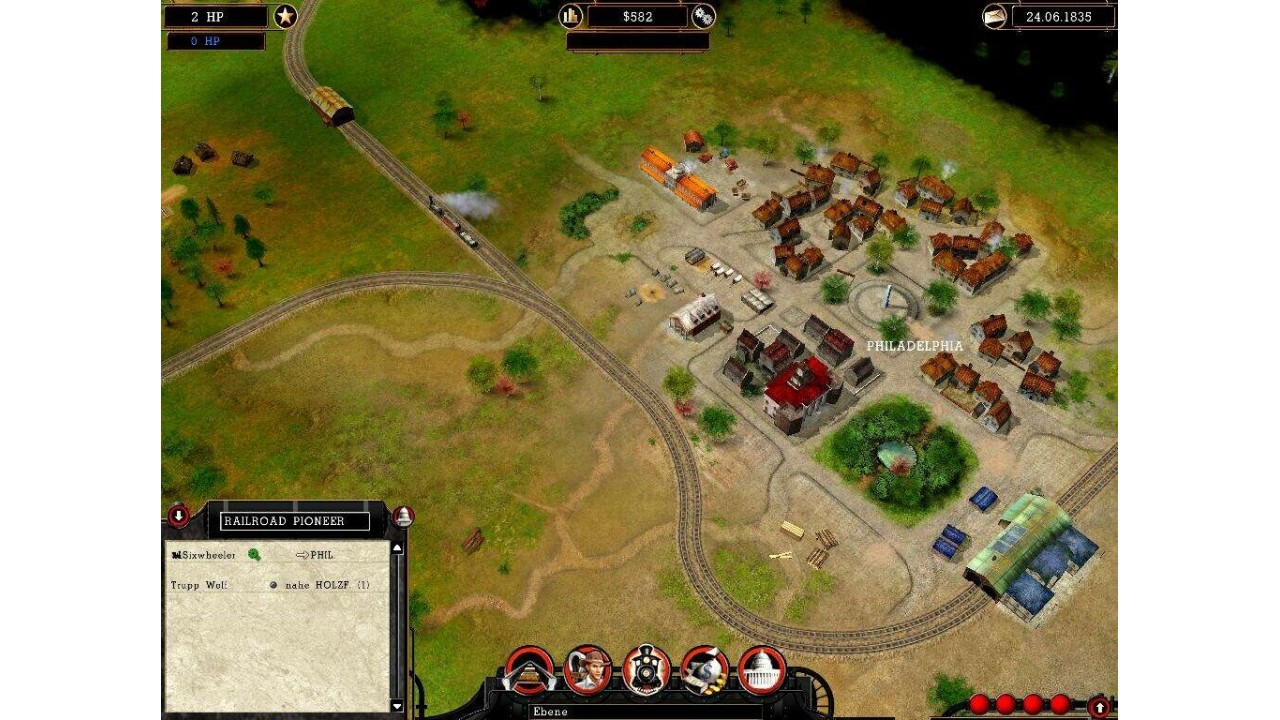Image resolution: width=1280 pixels, height=720 pixels.
Task: Open the locomotive menu button
Action: [x=646, y=670]
